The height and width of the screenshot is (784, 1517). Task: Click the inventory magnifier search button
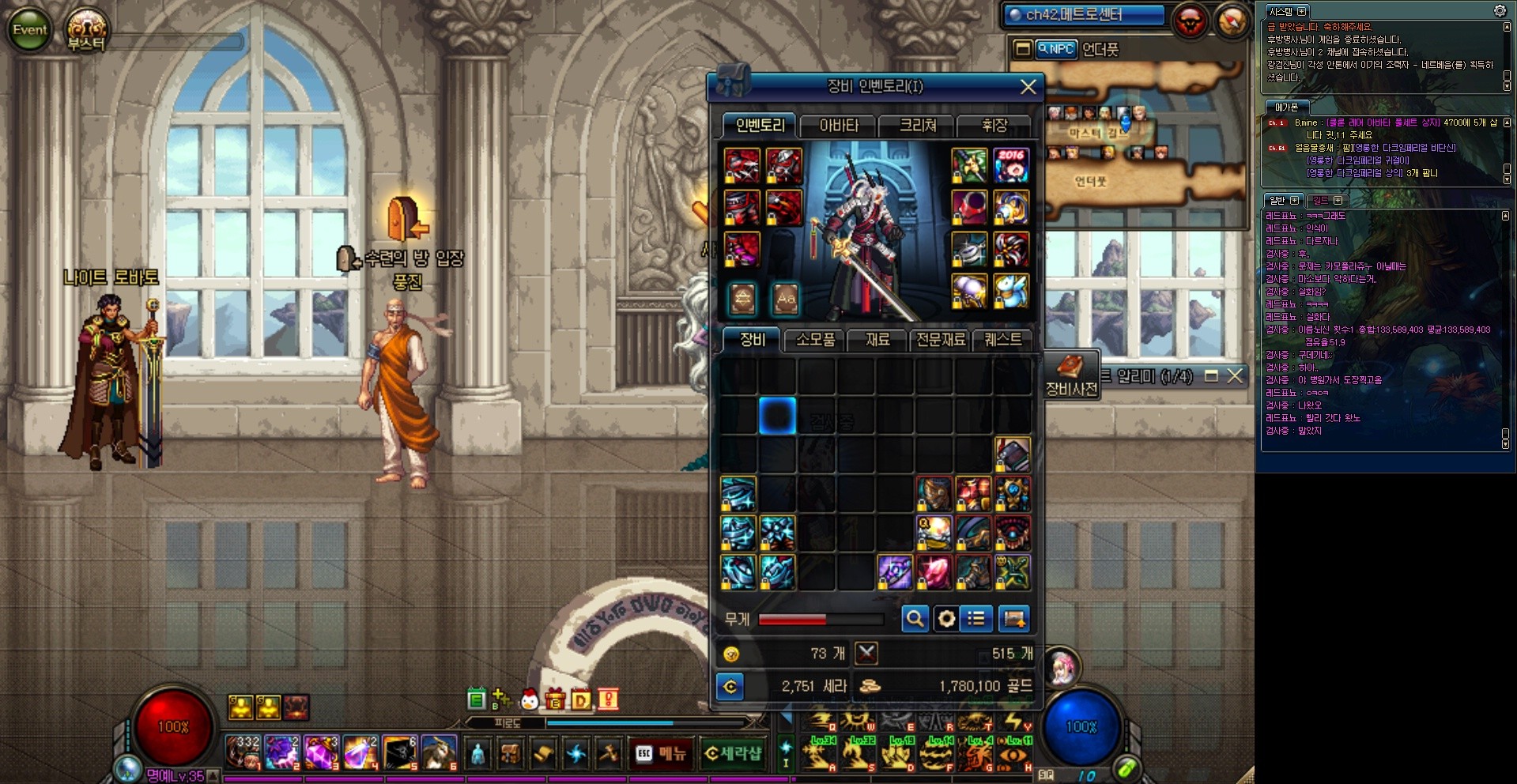pos(915,619)
